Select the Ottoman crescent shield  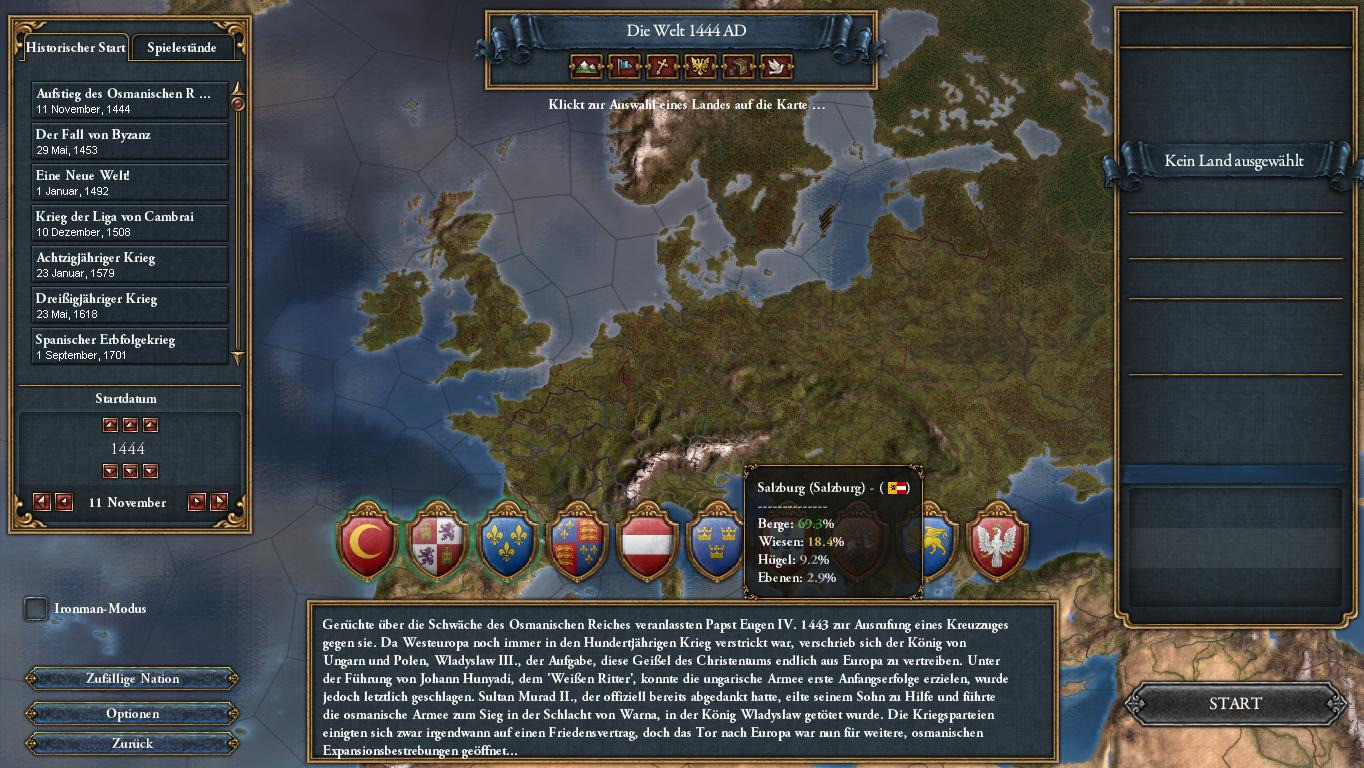tap(368, 541)
